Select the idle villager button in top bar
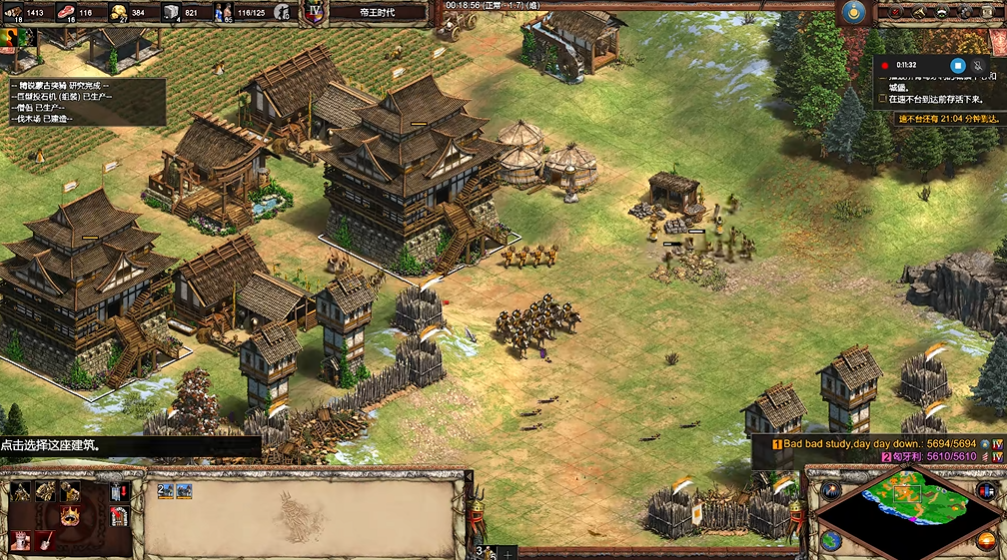This screenshot has width=1007, height=560. point(283,12)
